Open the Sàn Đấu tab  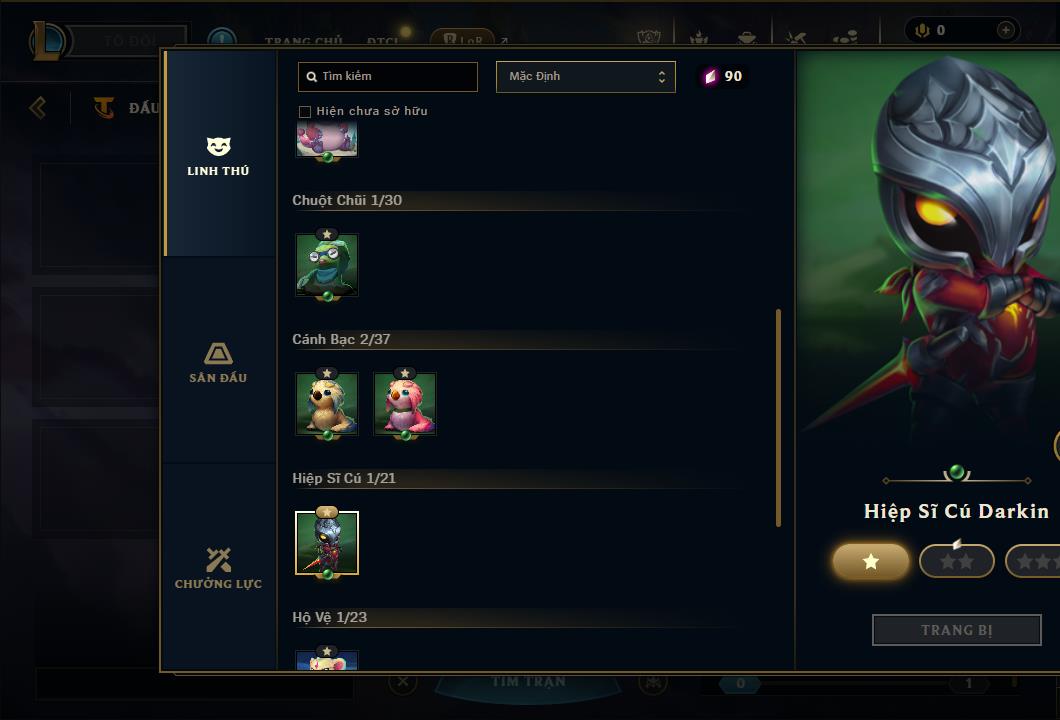218,362
